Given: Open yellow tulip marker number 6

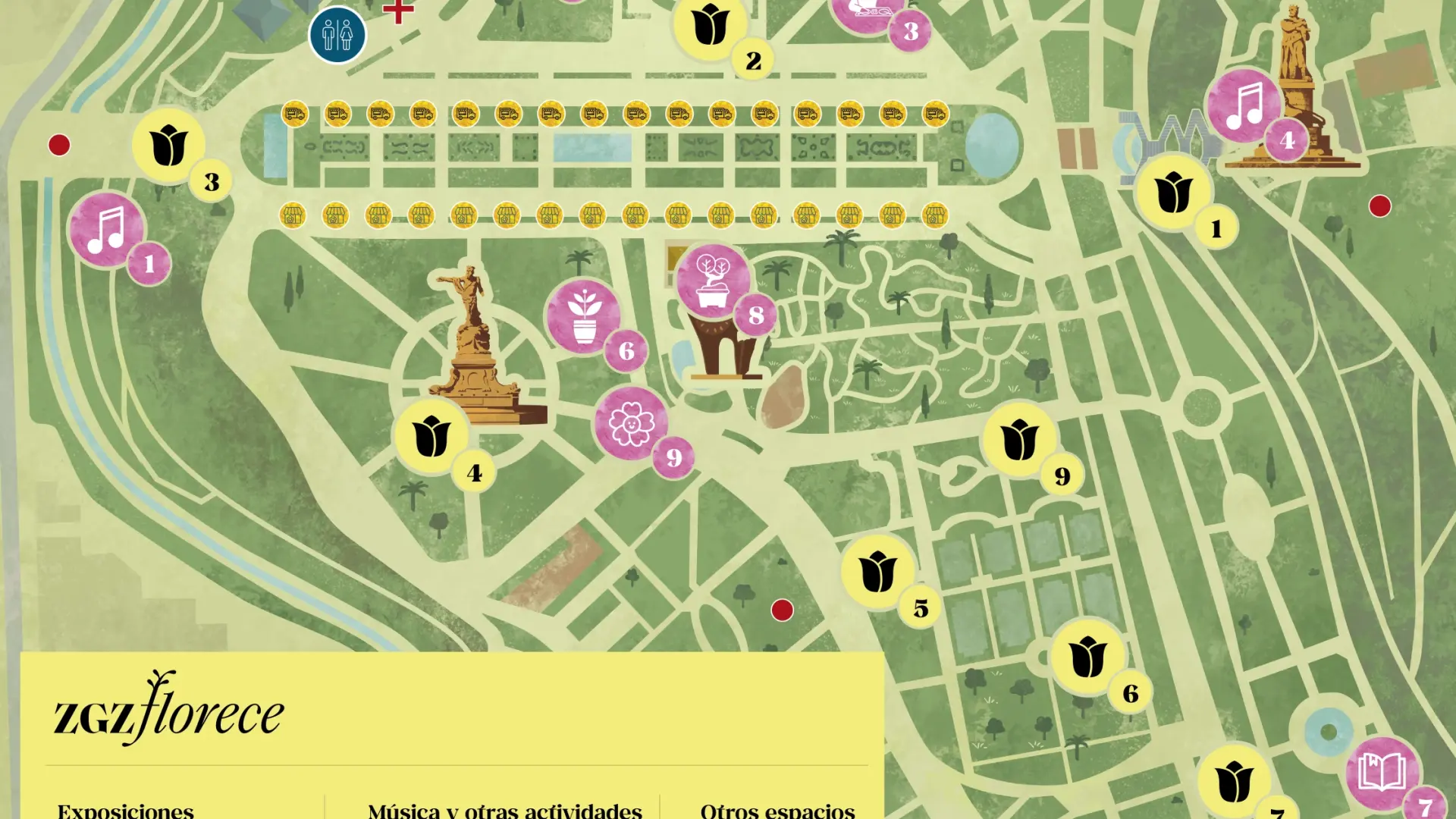Looking at the screenshot, I should click(1087, 657).
